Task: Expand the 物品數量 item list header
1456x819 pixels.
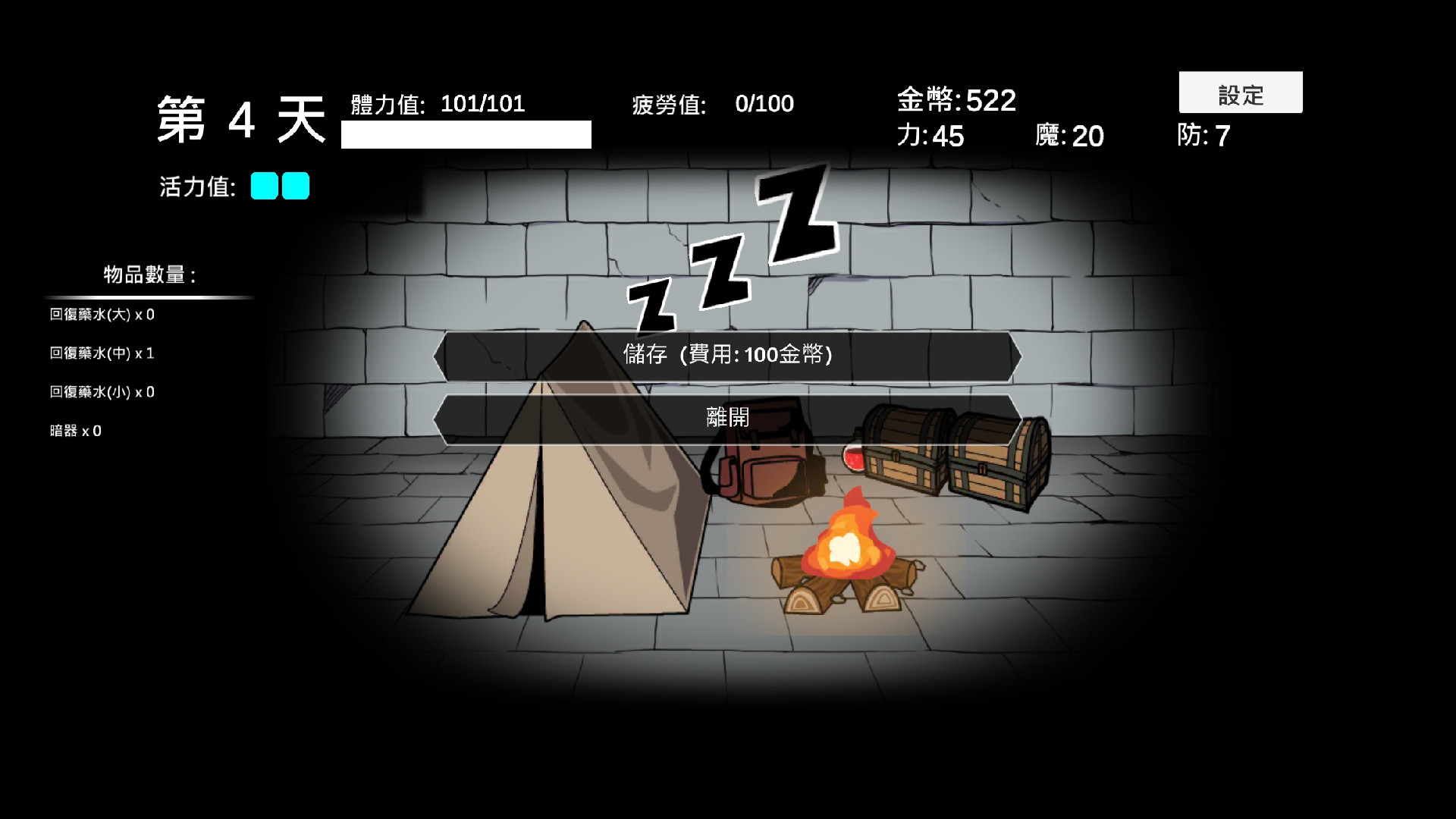Action: point(149,273)
